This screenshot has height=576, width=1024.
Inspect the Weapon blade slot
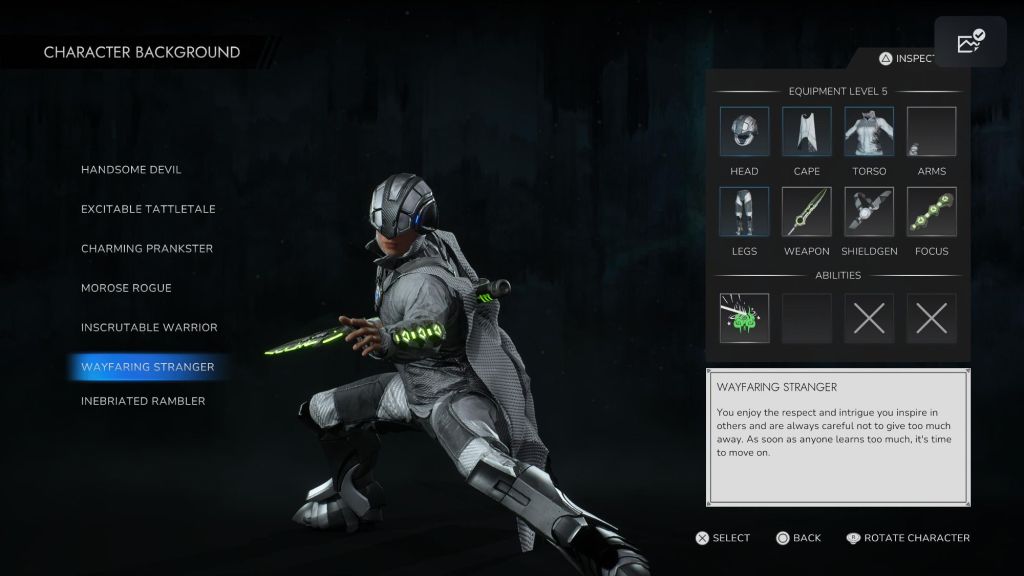(807, 212)
